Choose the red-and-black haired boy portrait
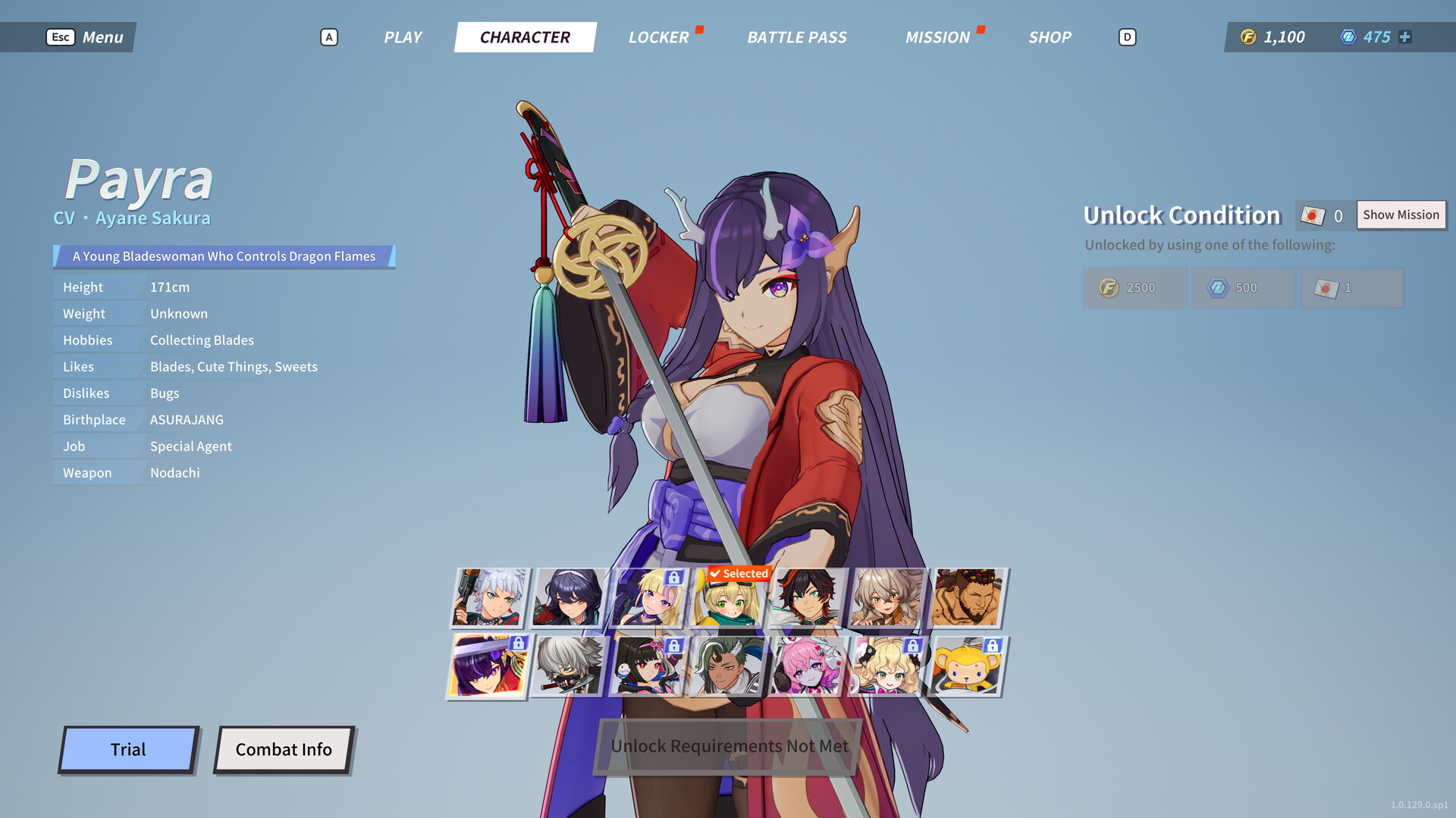 (807, 598)
